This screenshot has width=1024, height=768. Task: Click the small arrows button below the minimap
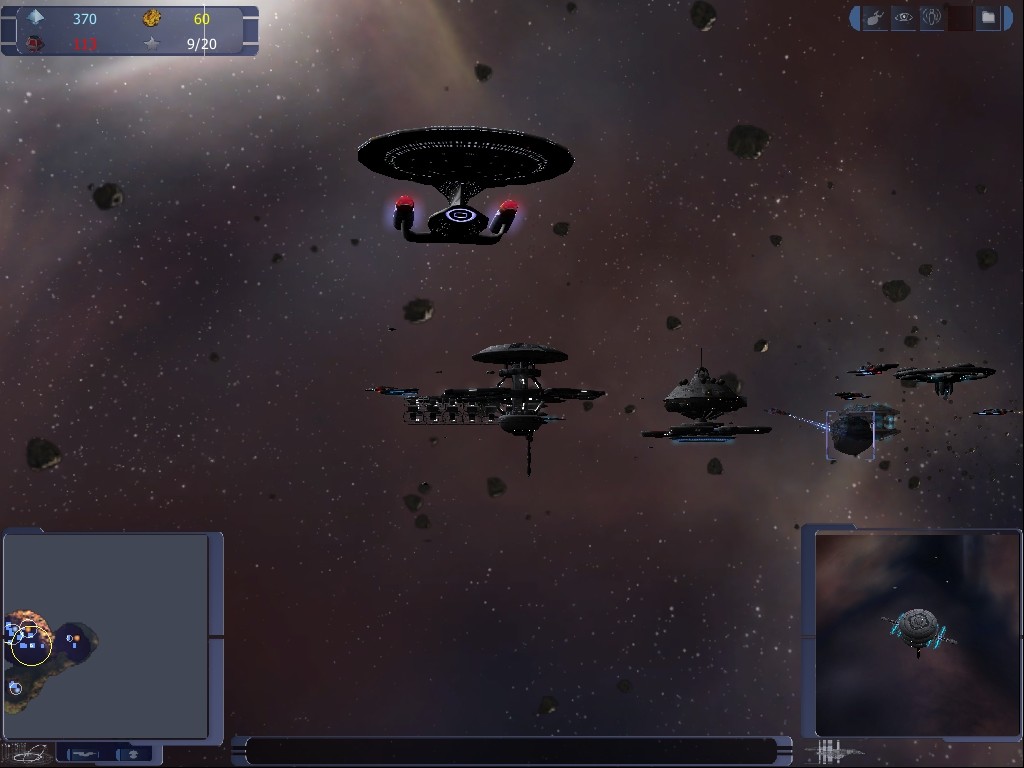pyautogui.click(x=133, y=753)
